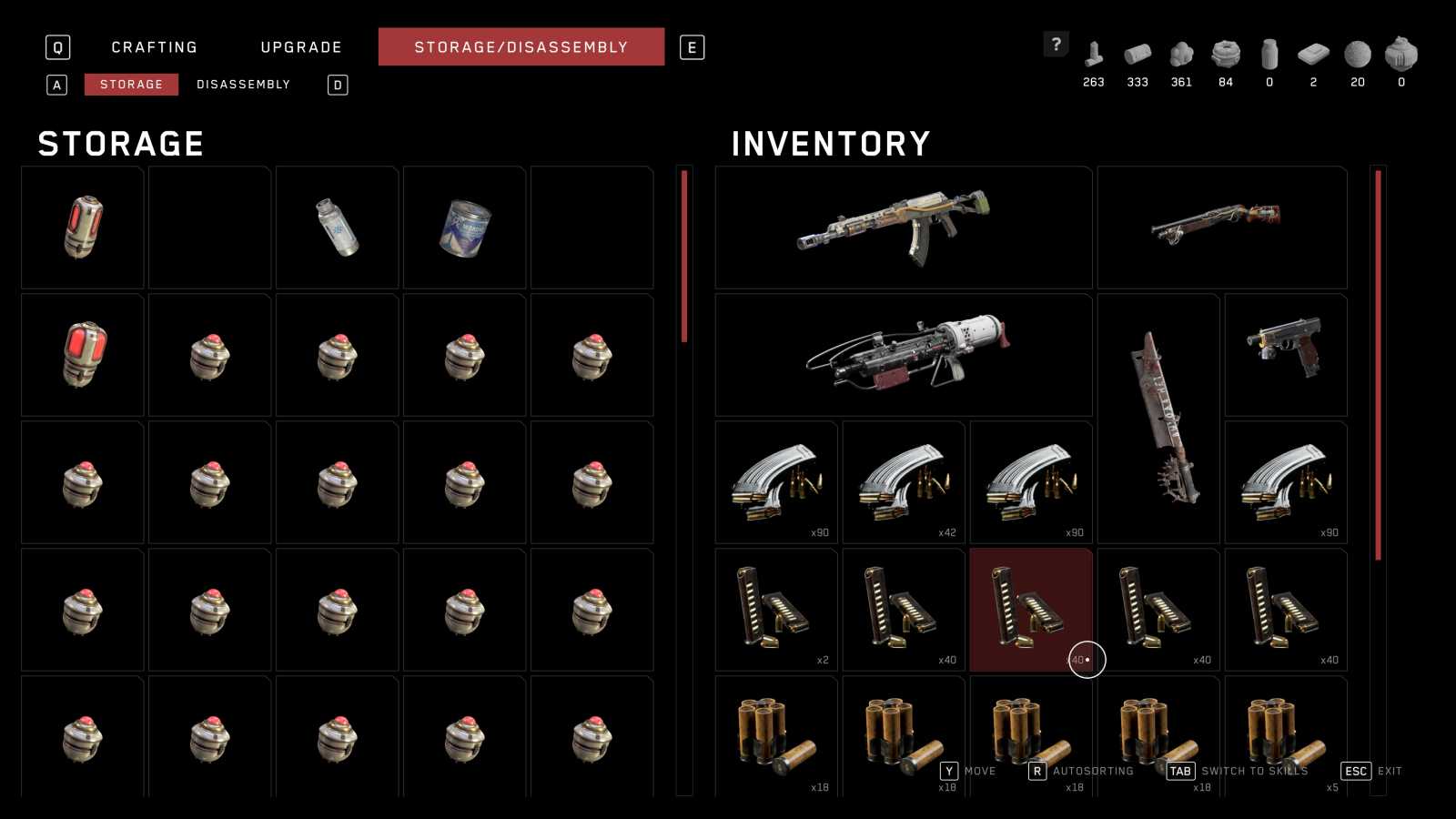This screenshot has width=1456, height=819.
Task: Choose the shotgun inventory slot
Action: 1221,227
